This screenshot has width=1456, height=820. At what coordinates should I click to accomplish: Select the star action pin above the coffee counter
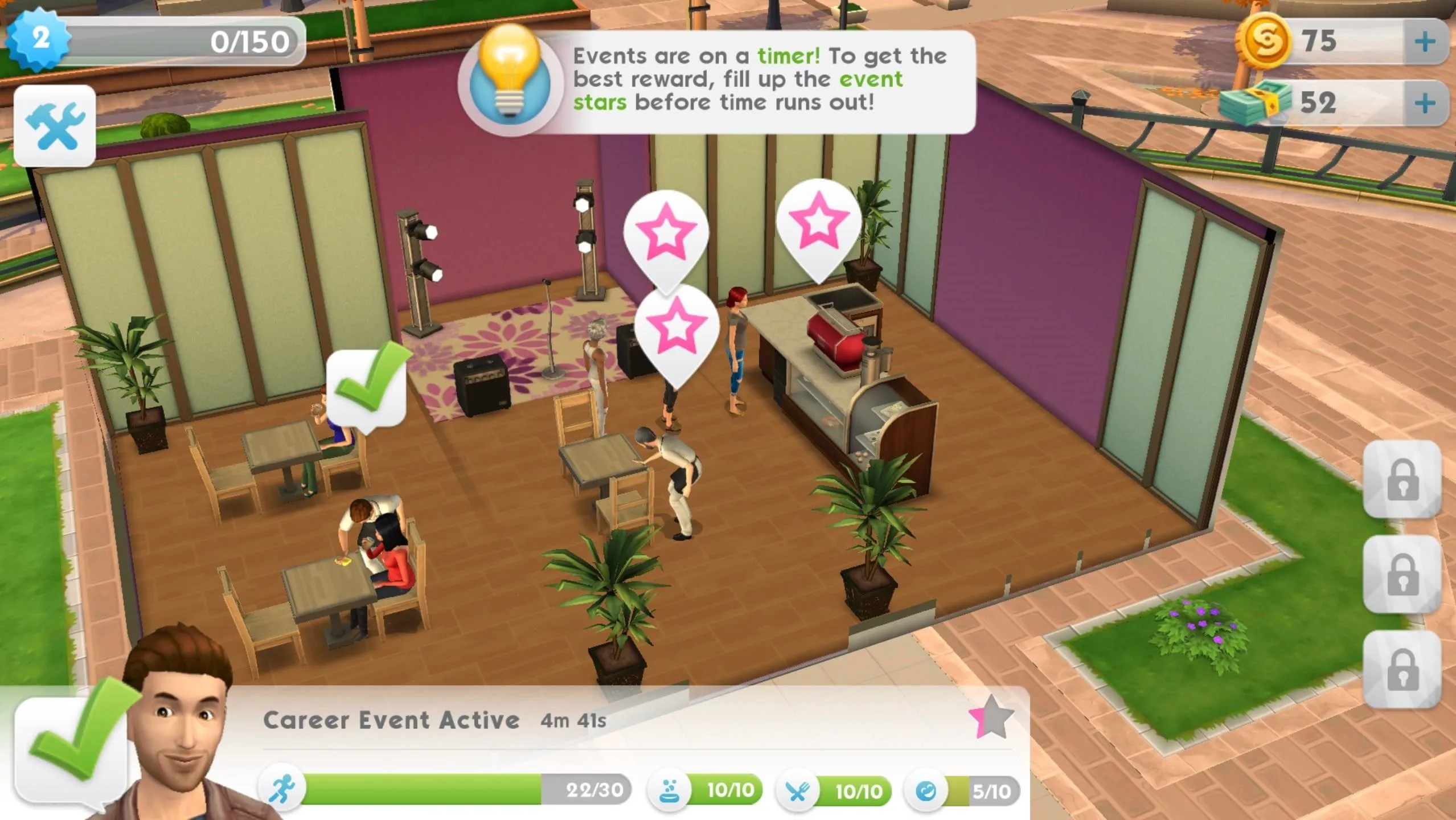point(818,223)
